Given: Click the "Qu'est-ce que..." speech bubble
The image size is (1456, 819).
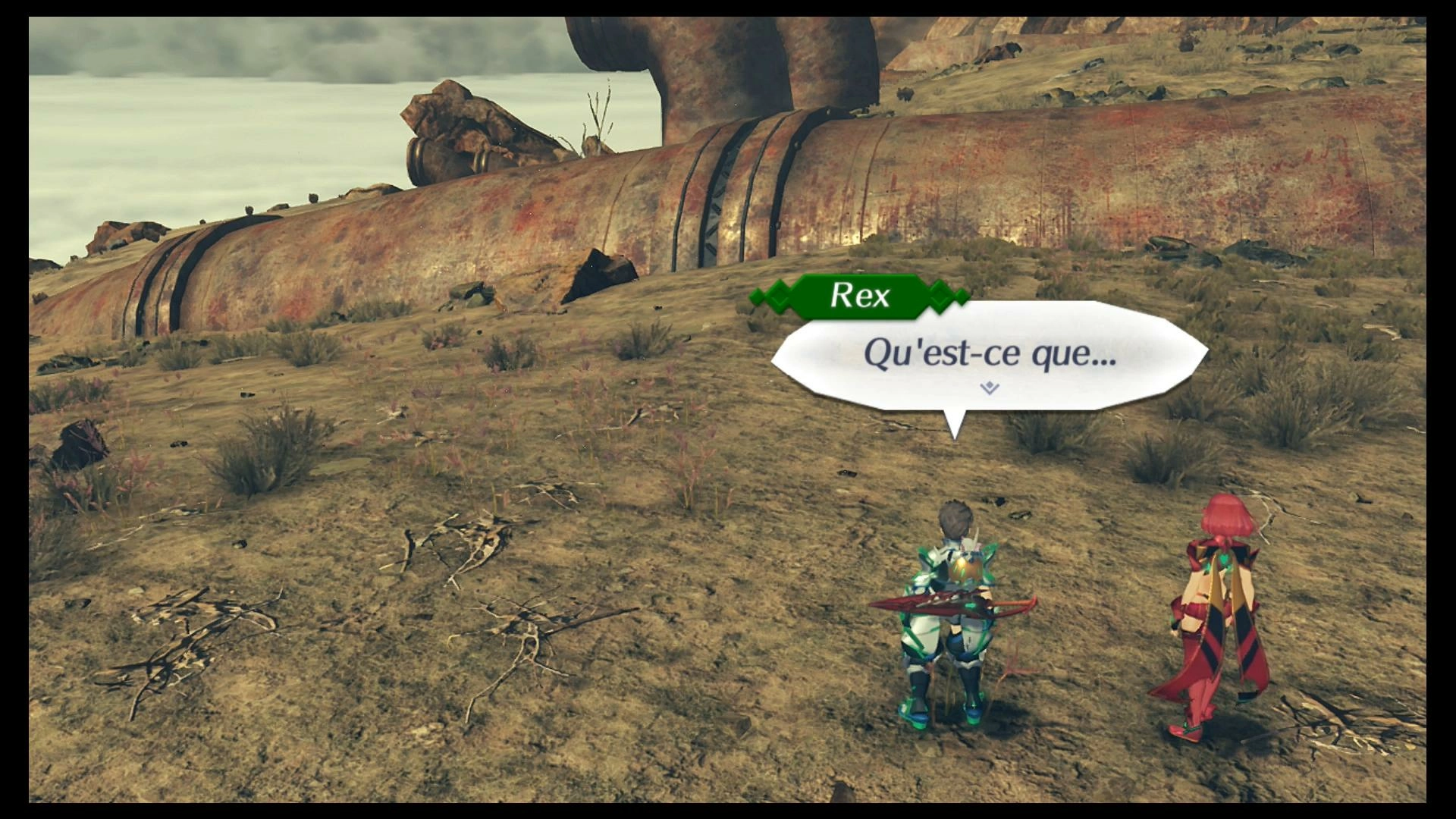Looking at the screenshot, I should coord(989,355).
